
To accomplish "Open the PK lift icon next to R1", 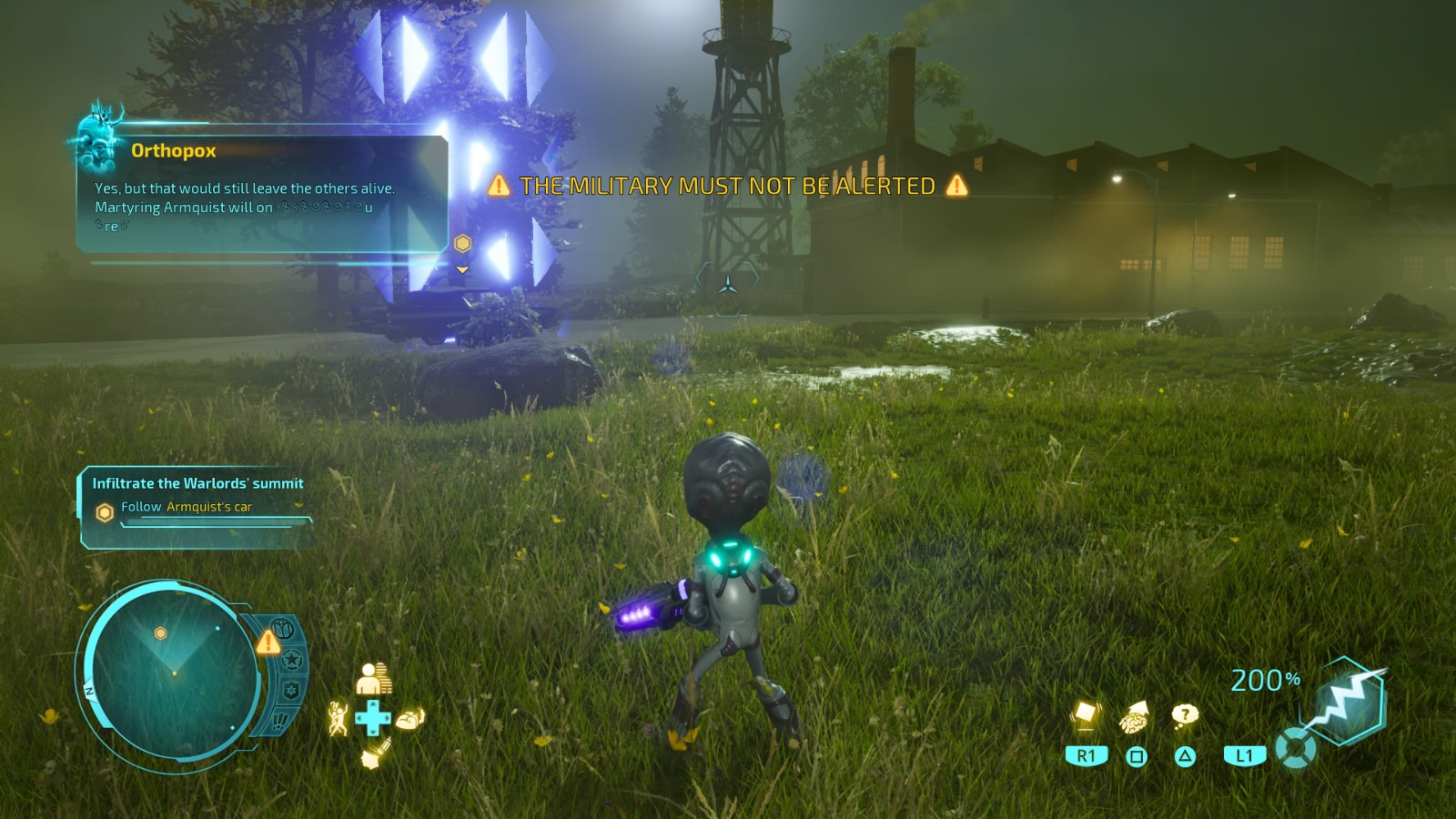I will (1087, 713).
